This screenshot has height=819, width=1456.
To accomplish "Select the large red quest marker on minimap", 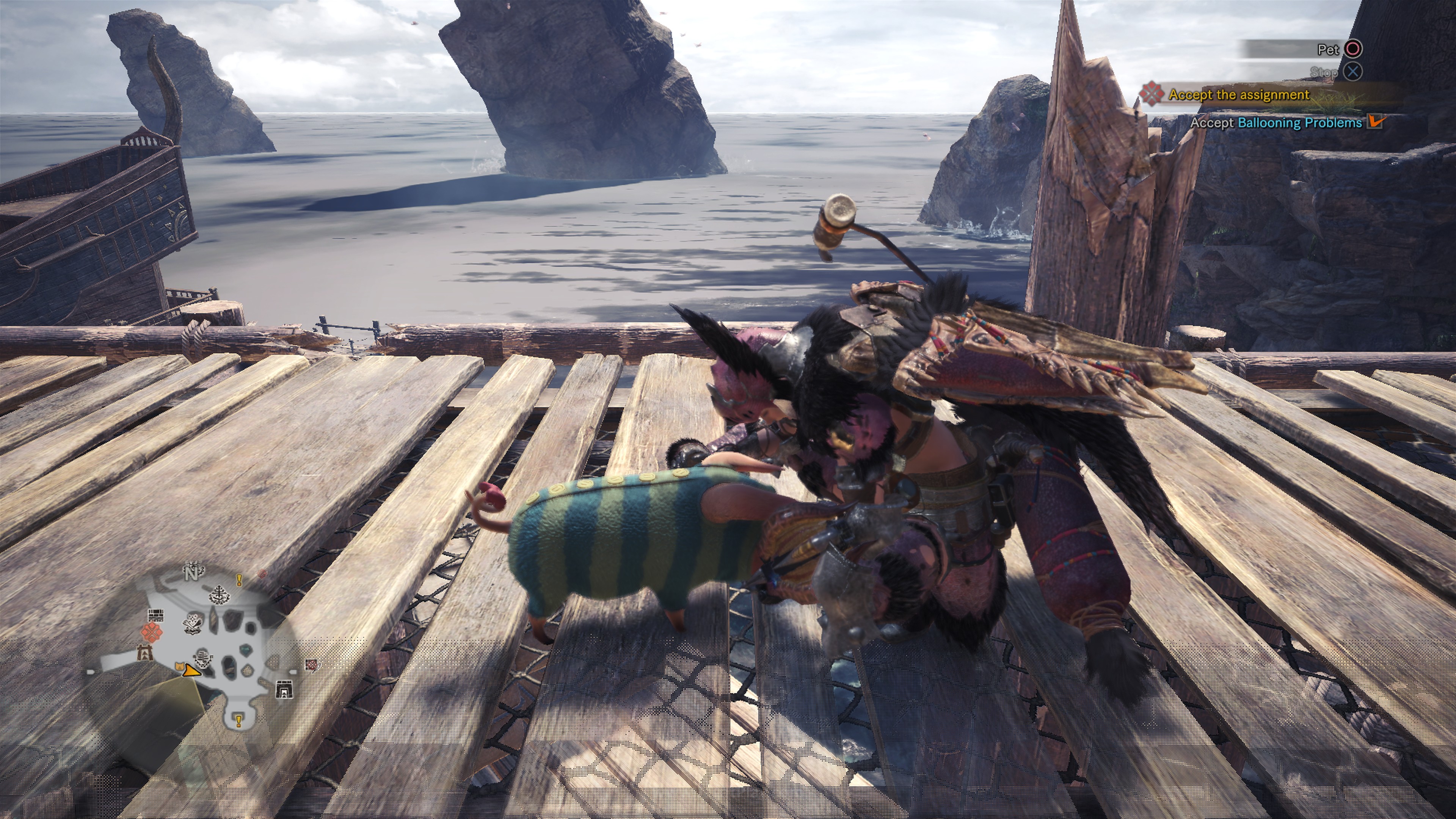I will click(x=152, y=632).
